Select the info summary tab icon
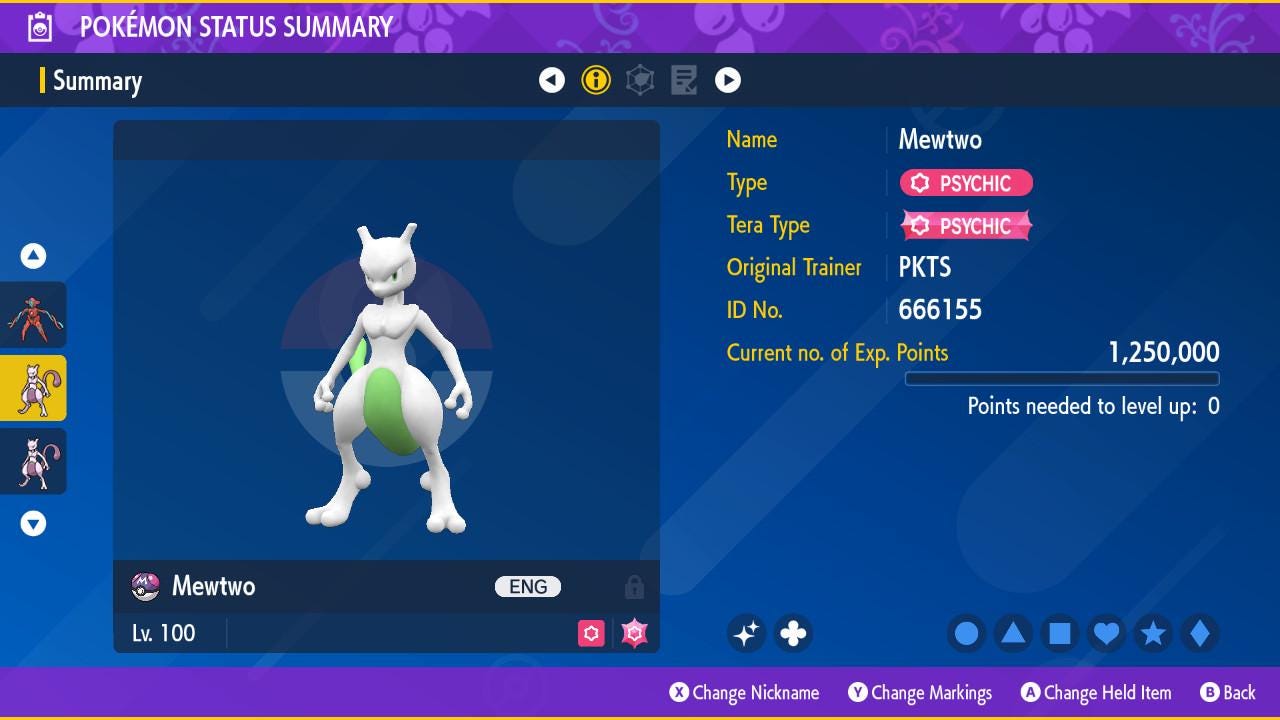 (596, 80)
